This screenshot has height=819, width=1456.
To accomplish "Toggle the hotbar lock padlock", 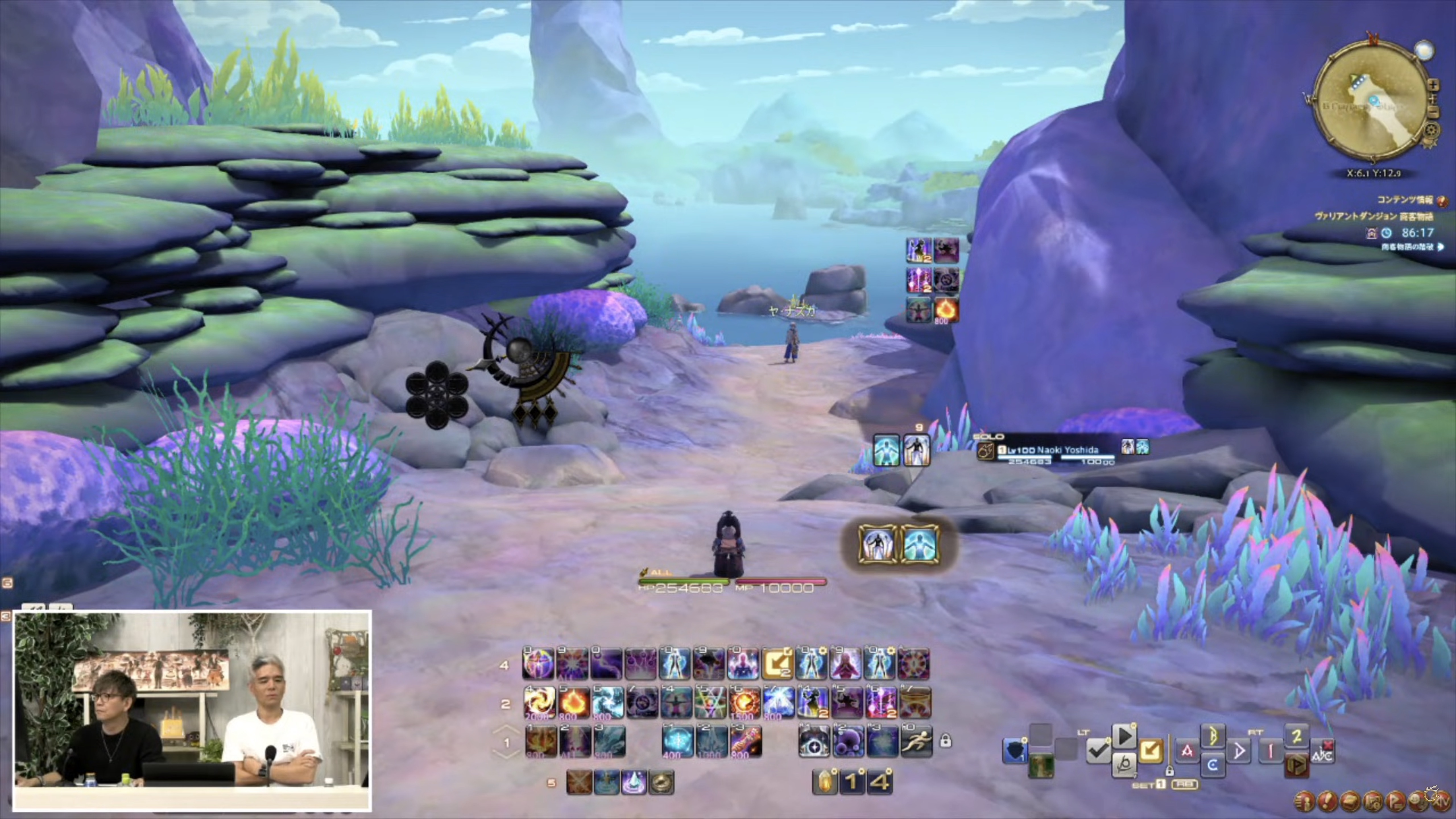I will point(945,741).
